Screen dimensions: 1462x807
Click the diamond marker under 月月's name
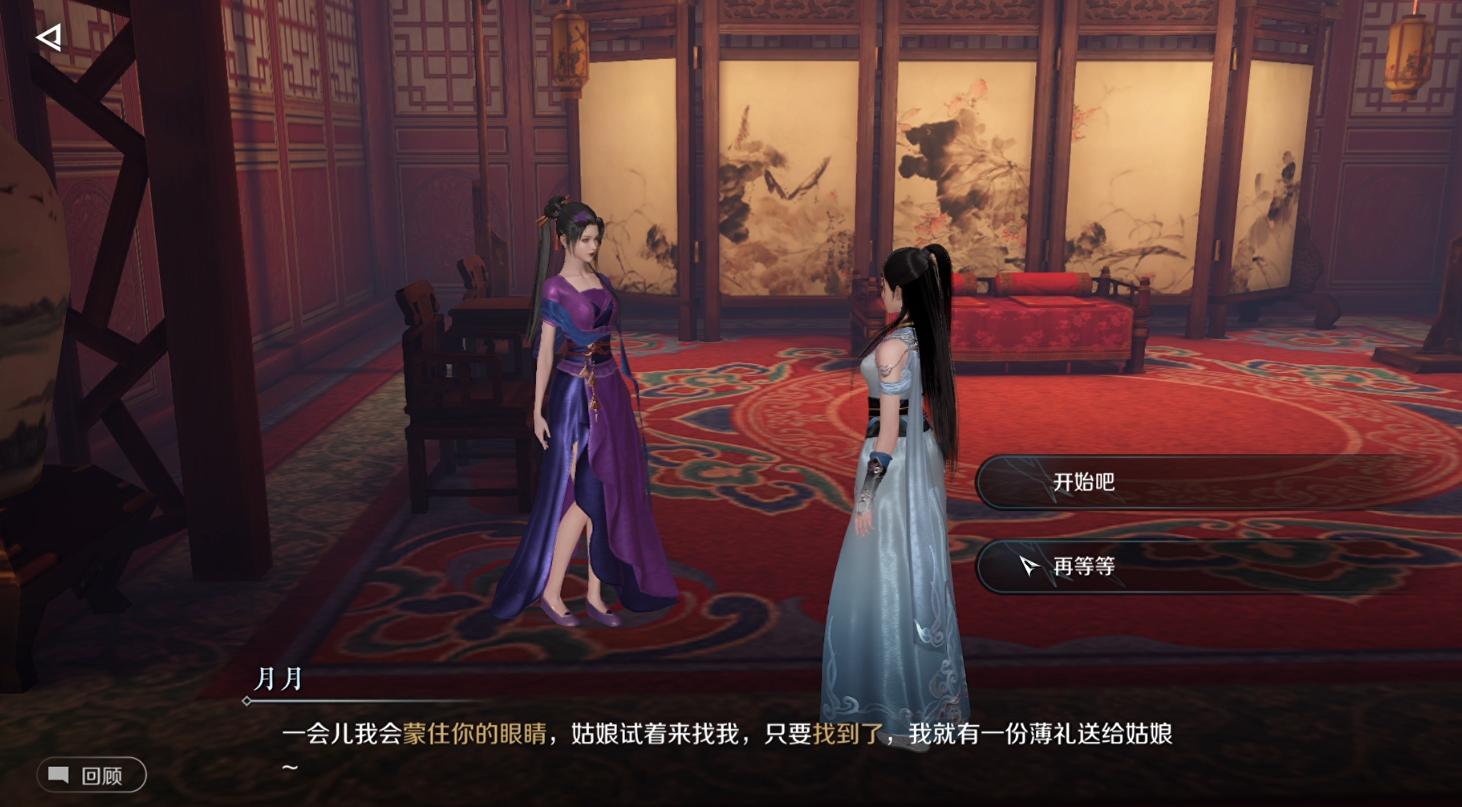247,700
